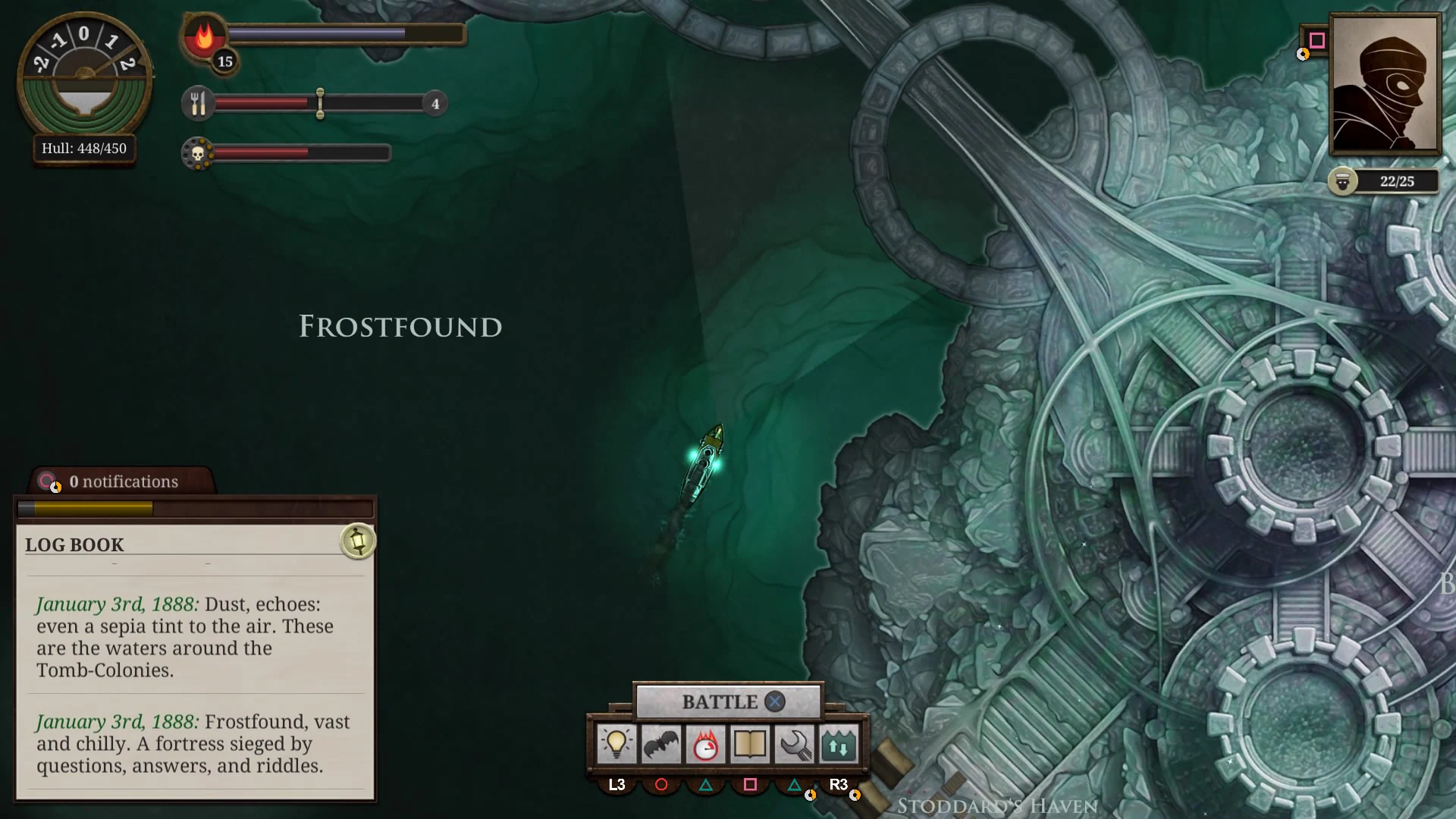Select the bat messenger icon in the battle bar

(x=661, y=745)
